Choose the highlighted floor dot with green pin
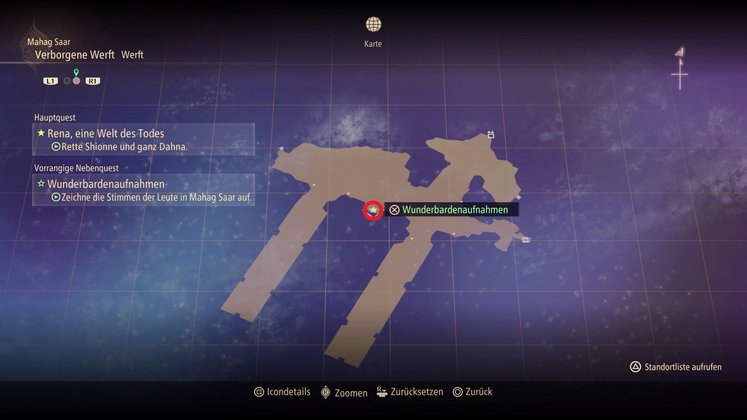Screen dimensions: 747x420 76,80
